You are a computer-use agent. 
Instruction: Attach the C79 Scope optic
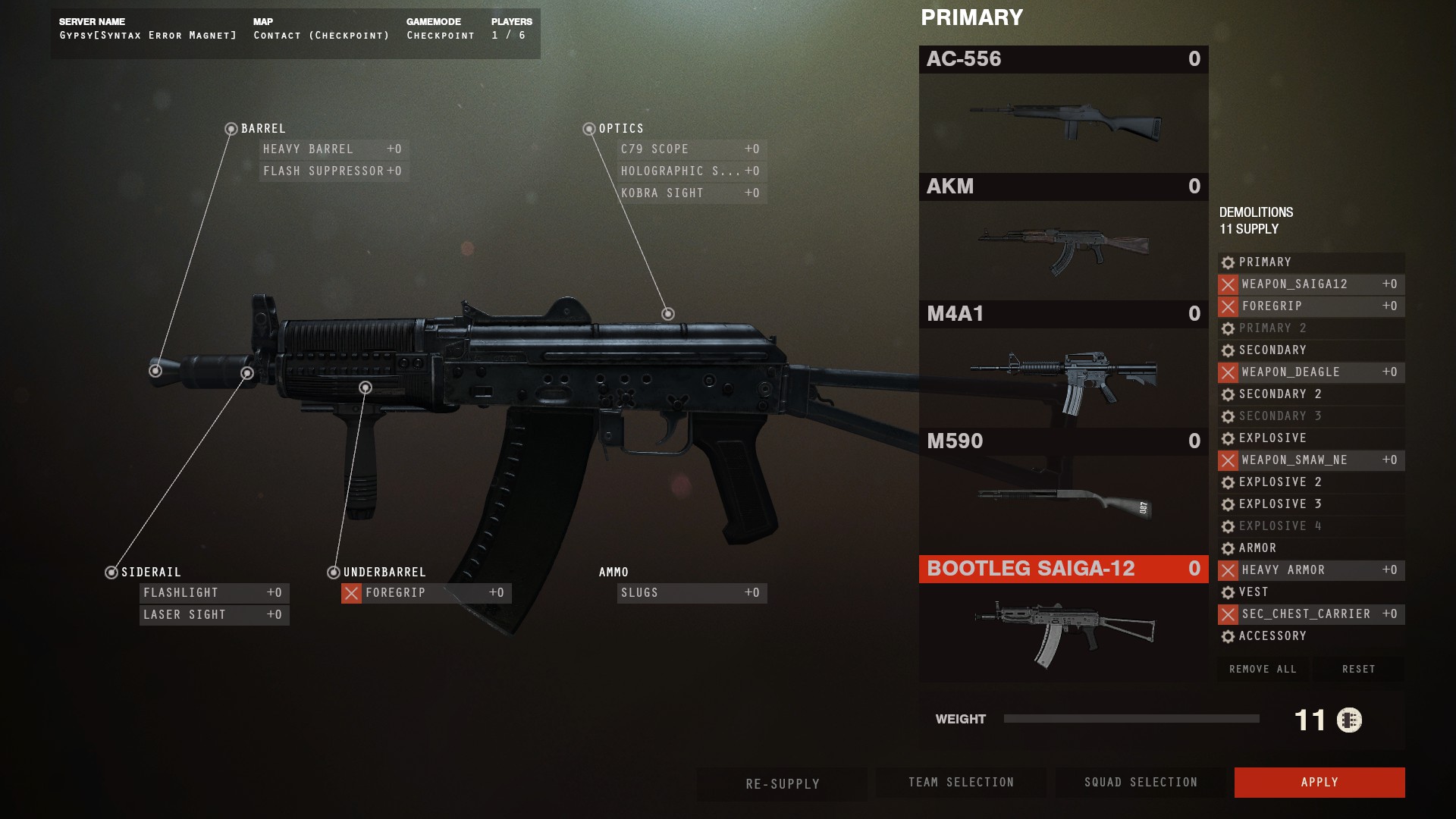690,149
